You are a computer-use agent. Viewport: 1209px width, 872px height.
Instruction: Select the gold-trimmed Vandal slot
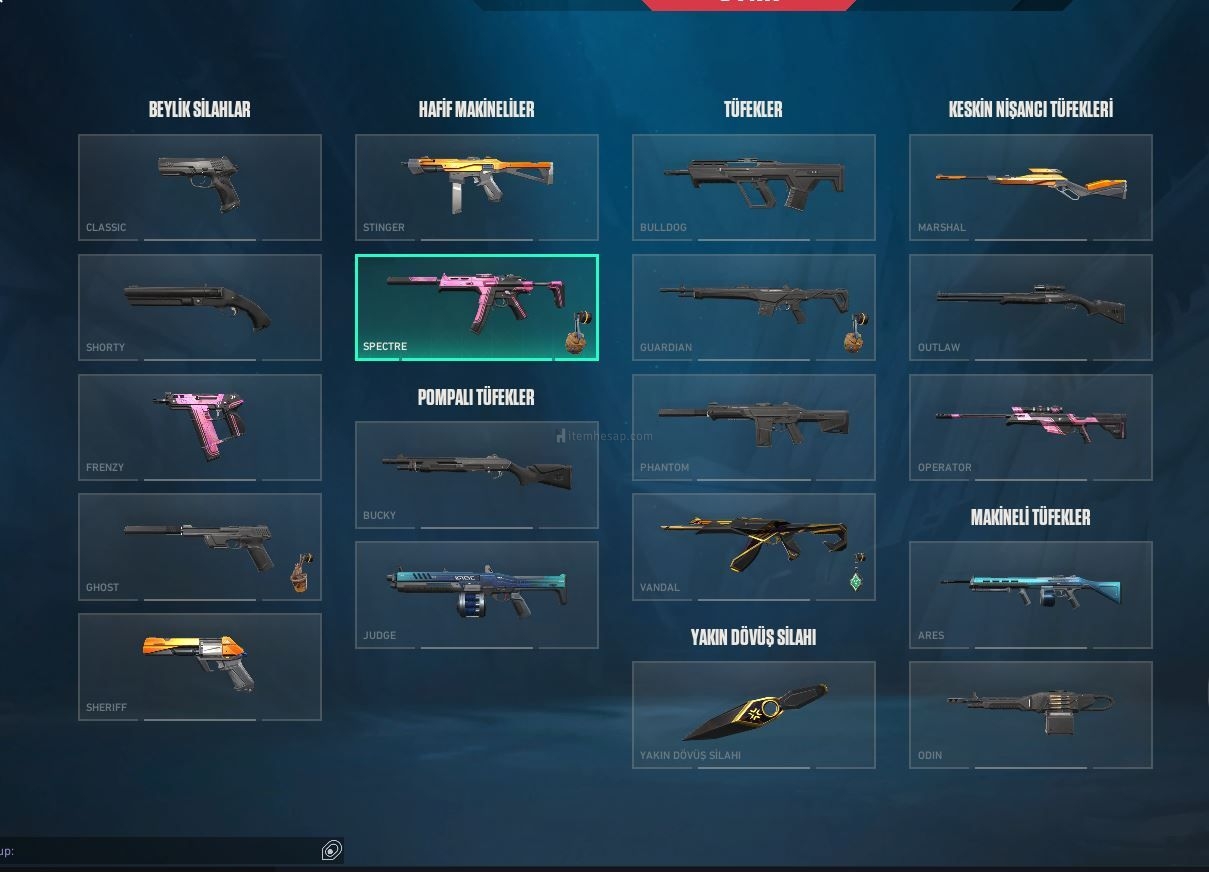pos(754,546)
